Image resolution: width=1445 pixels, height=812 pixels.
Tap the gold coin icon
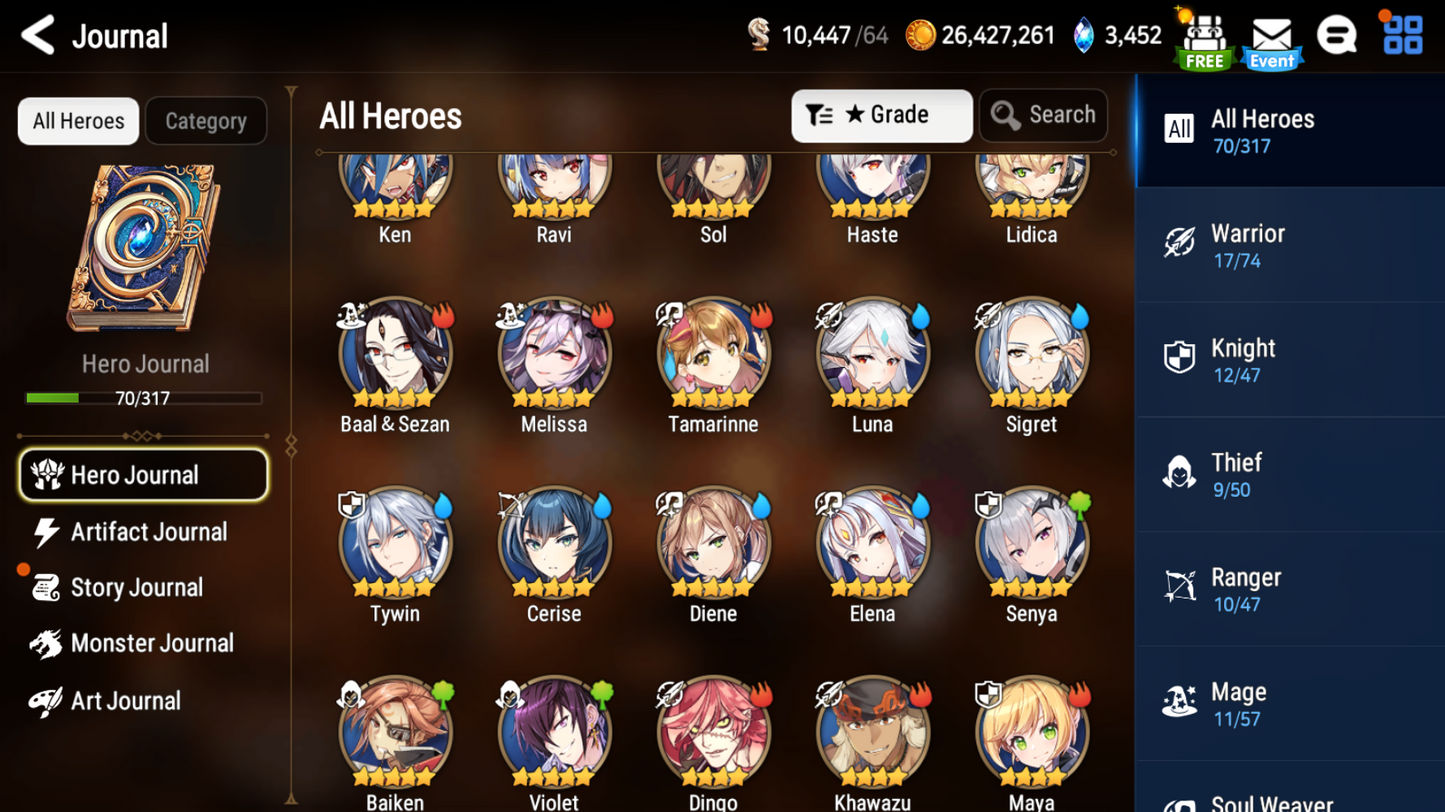point(921,34)
